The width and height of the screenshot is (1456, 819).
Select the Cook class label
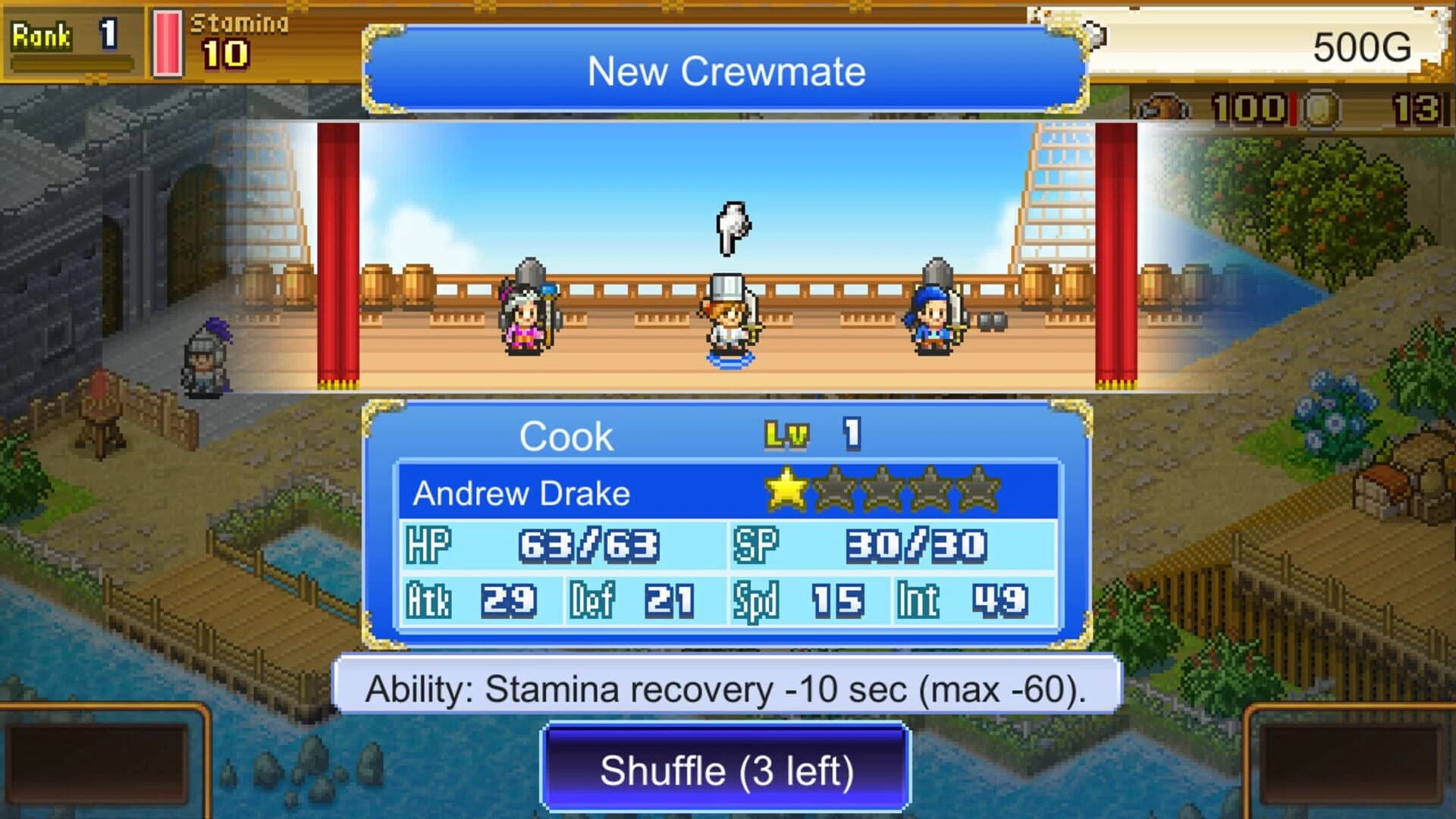[567, 435]
